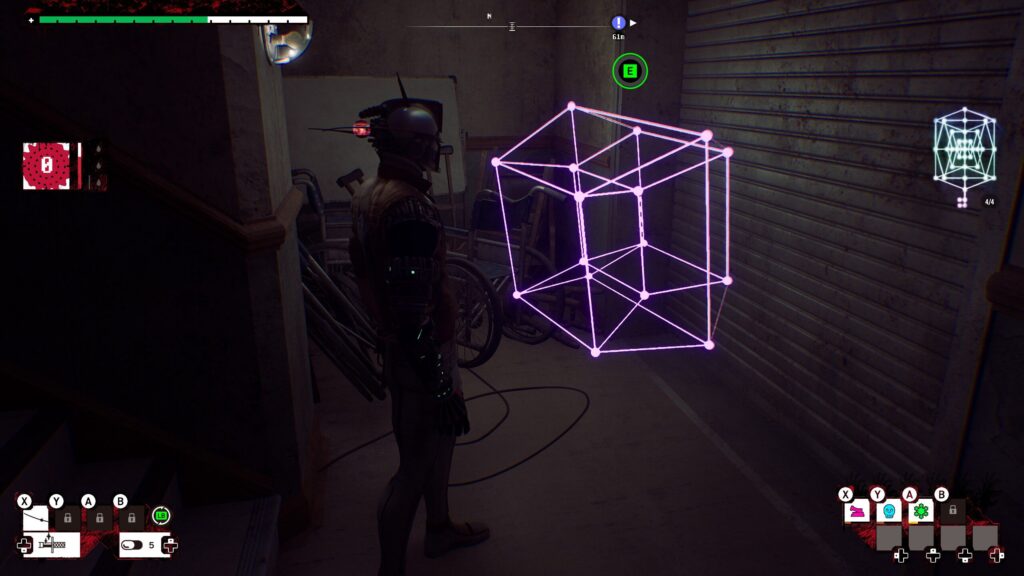Viewport: 1024px width, 576px height.
Task: Select the chainsaw sword weapon slot
Action: 52,545
